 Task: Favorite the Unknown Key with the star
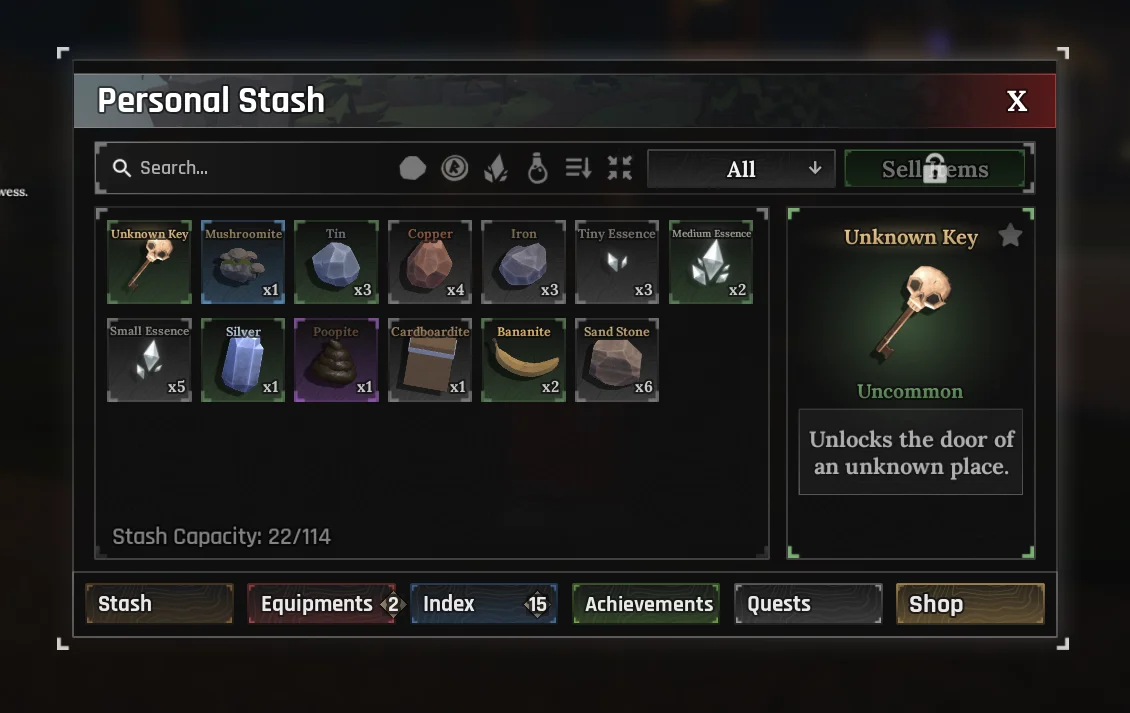(x=1011, y=236)
